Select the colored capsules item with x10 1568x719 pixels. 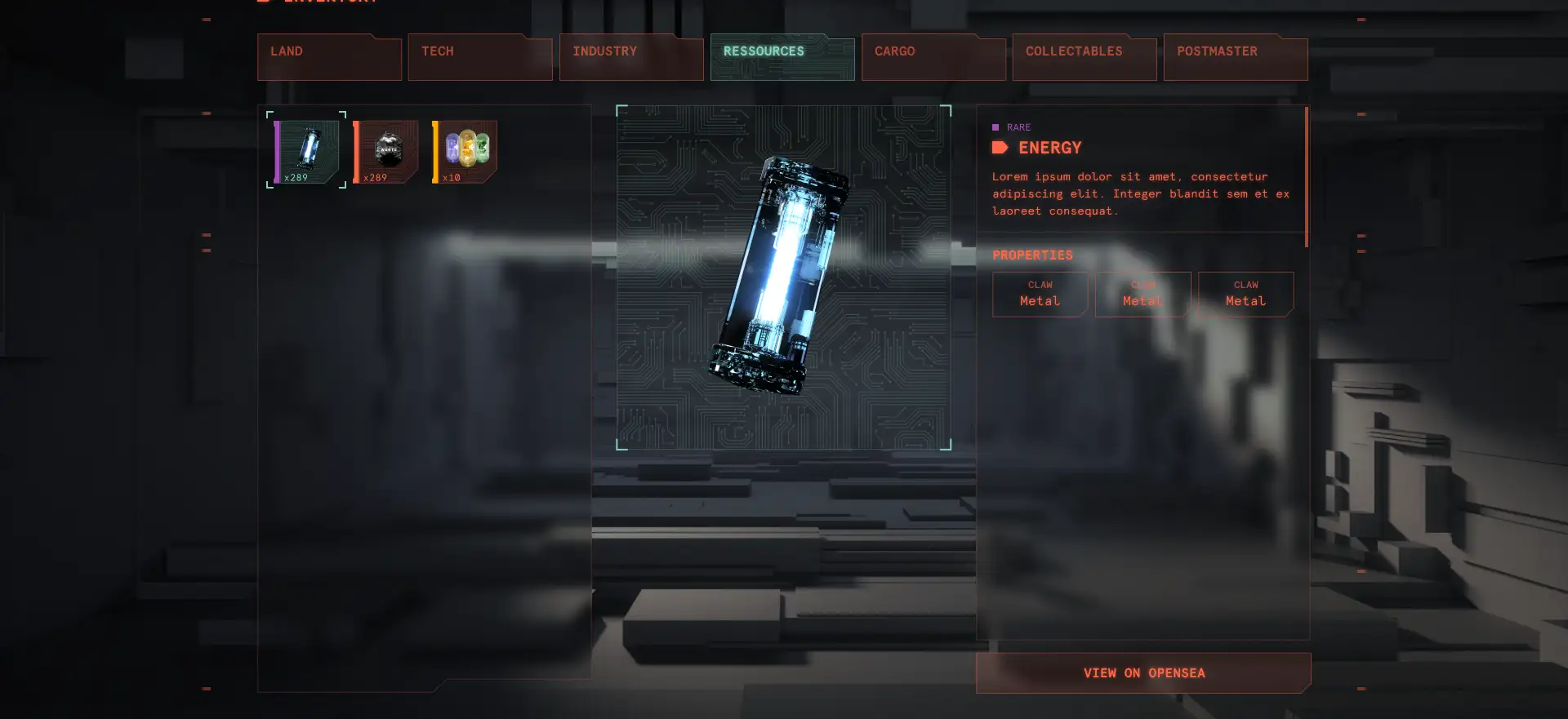[465, 151]
